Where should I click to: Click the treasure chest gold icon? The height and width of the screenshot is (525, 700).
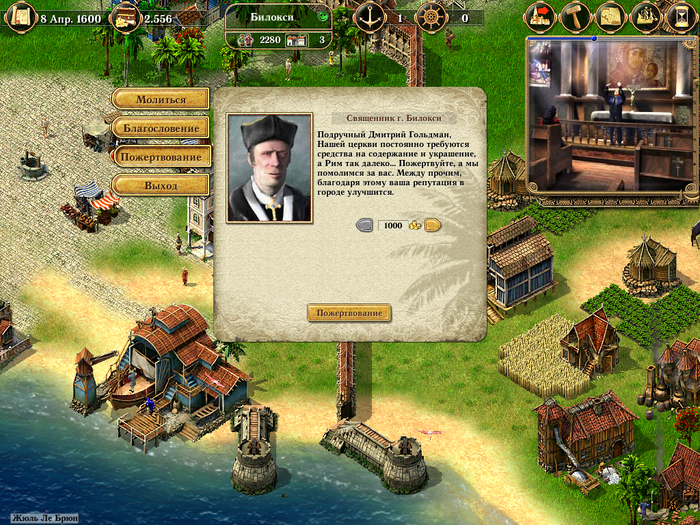tap(125, 17)
